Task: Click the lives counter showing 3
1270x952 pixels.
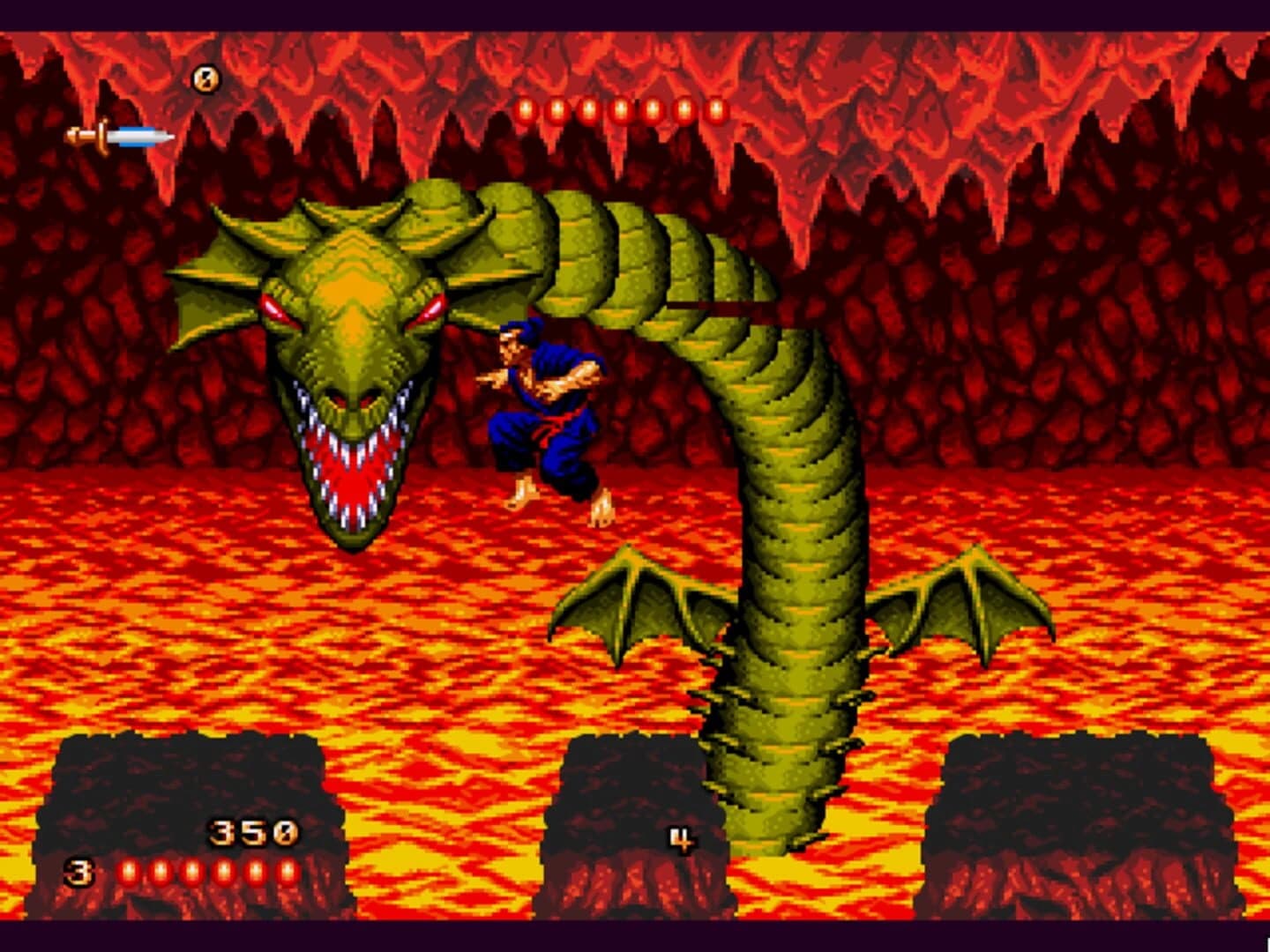Action: 78,871
